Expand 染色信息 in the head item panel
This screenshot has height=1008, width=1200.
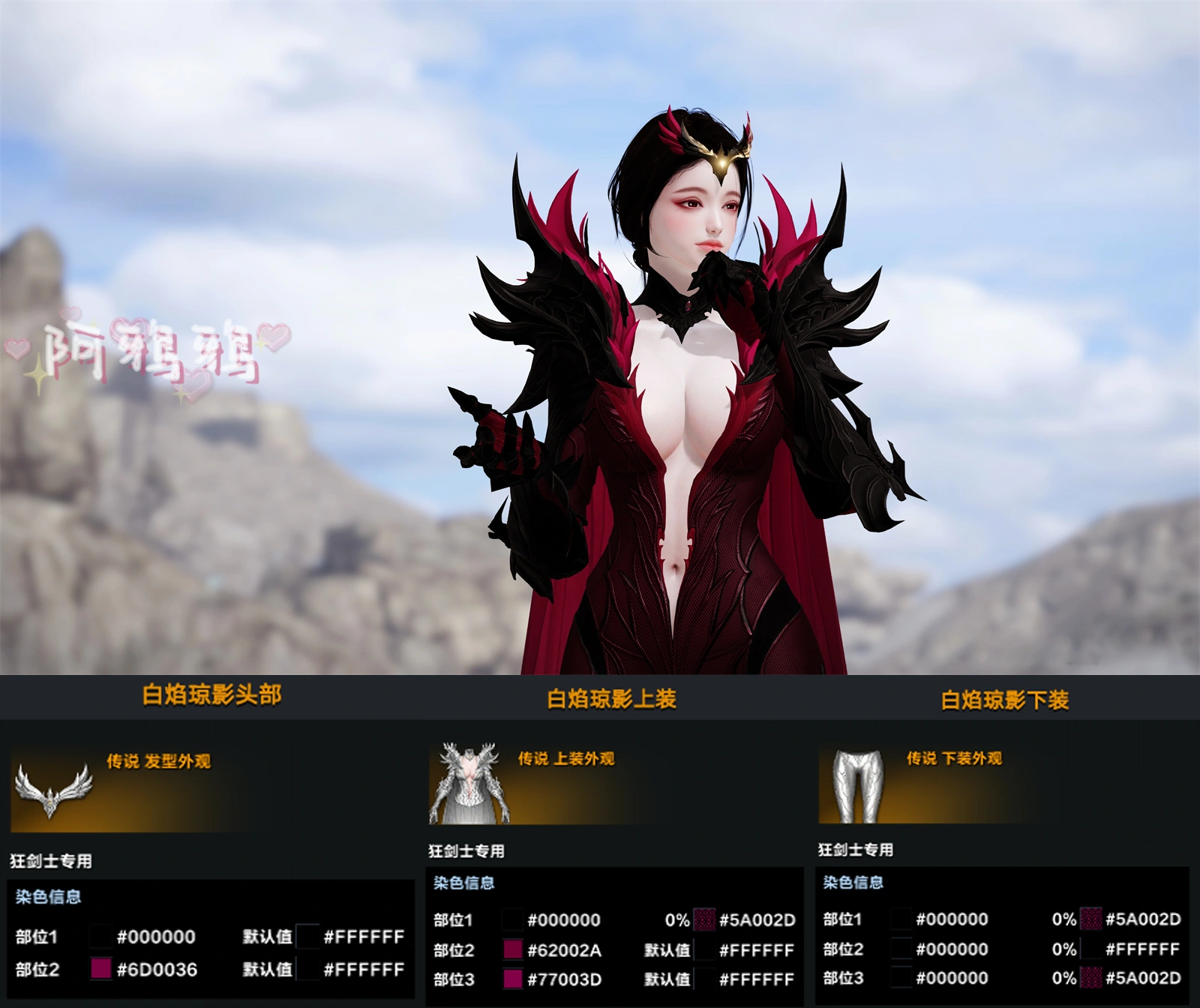49,897
